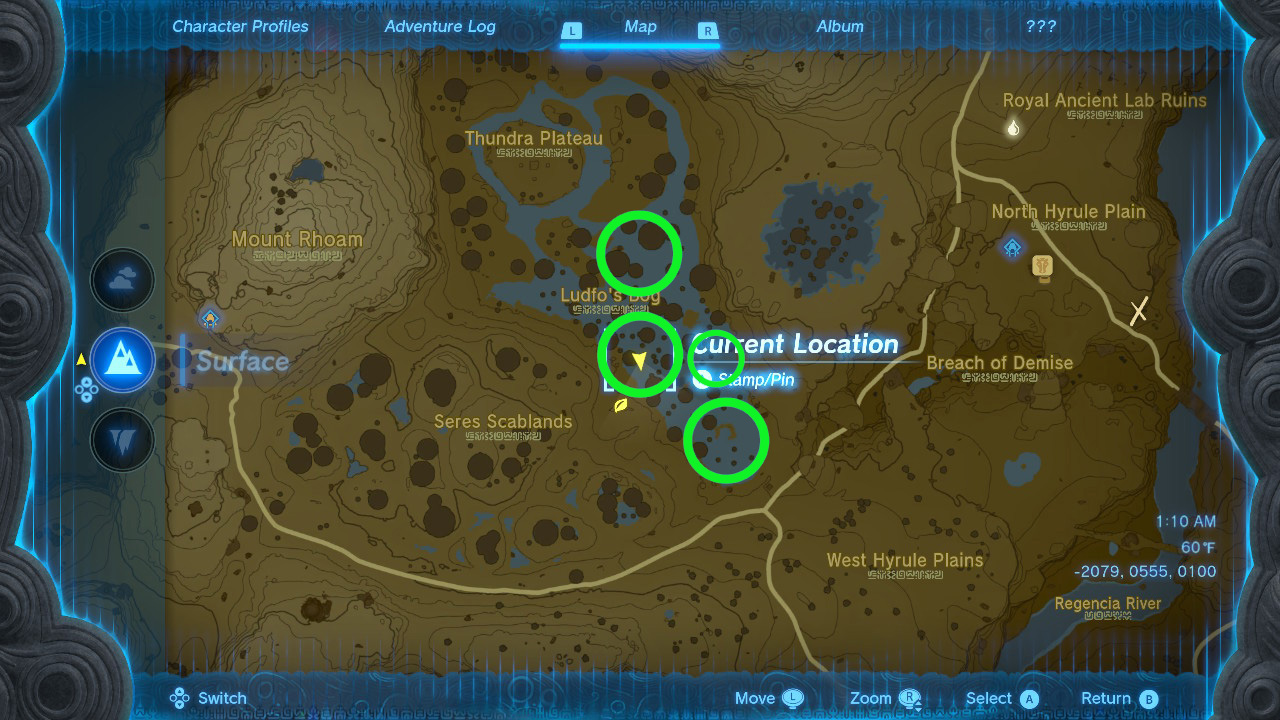Image resolution: width=1280 pixels, height=720 pixels.
Task: Click the shrine icon near Mount Rhoam
Action: 209,317
